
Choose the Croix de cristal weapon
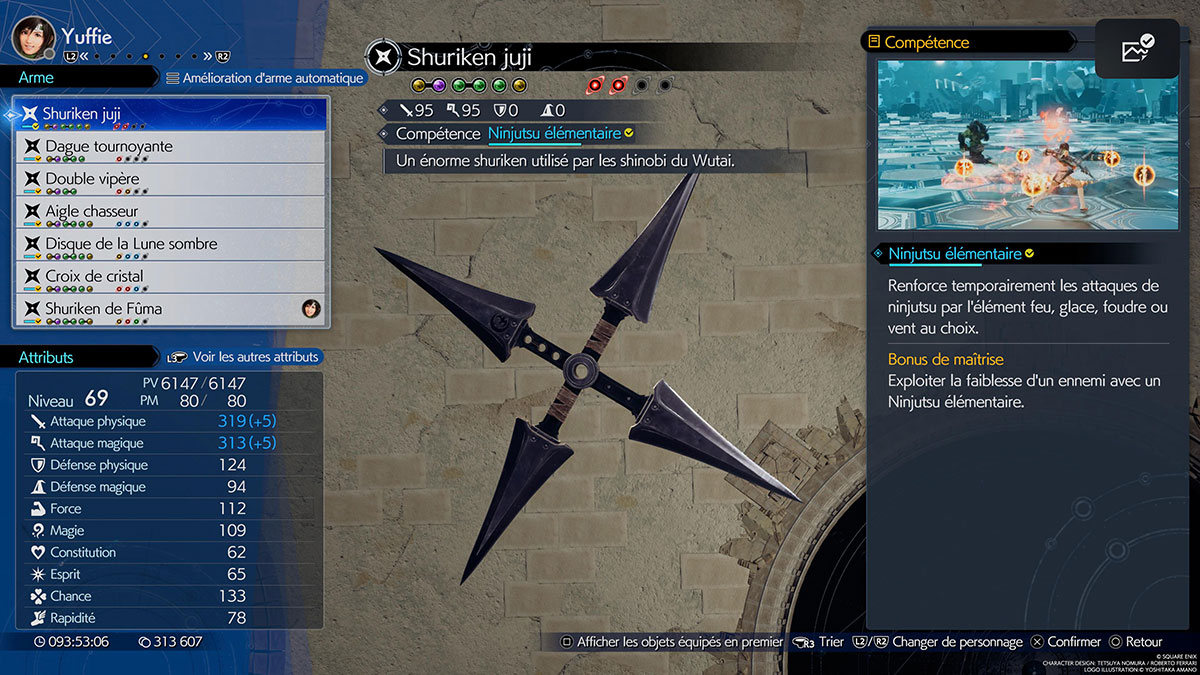pos(170,276)
